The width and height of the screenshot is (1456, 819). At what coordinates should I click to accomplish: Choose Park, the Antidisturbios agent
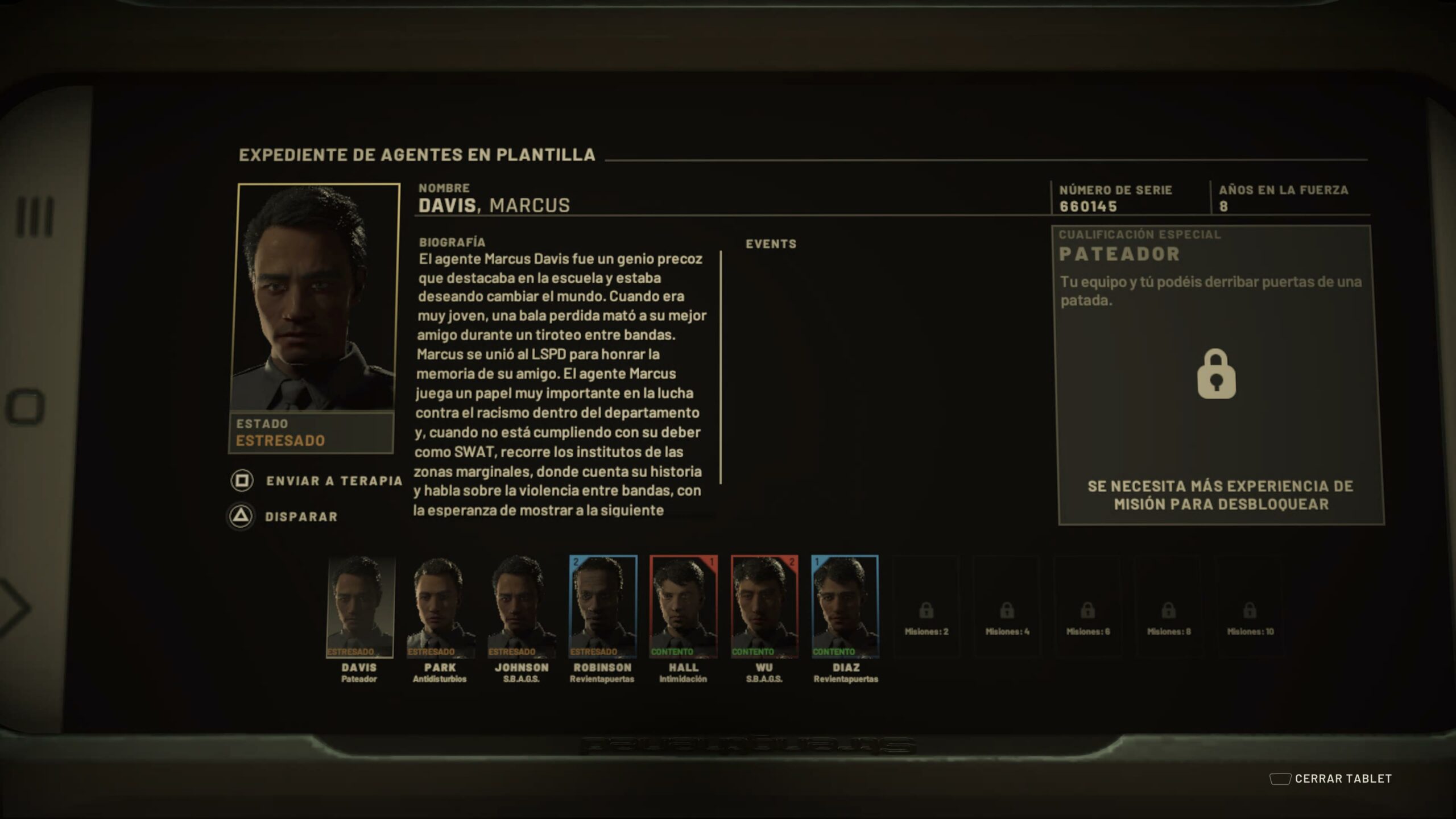coord(440,606)
